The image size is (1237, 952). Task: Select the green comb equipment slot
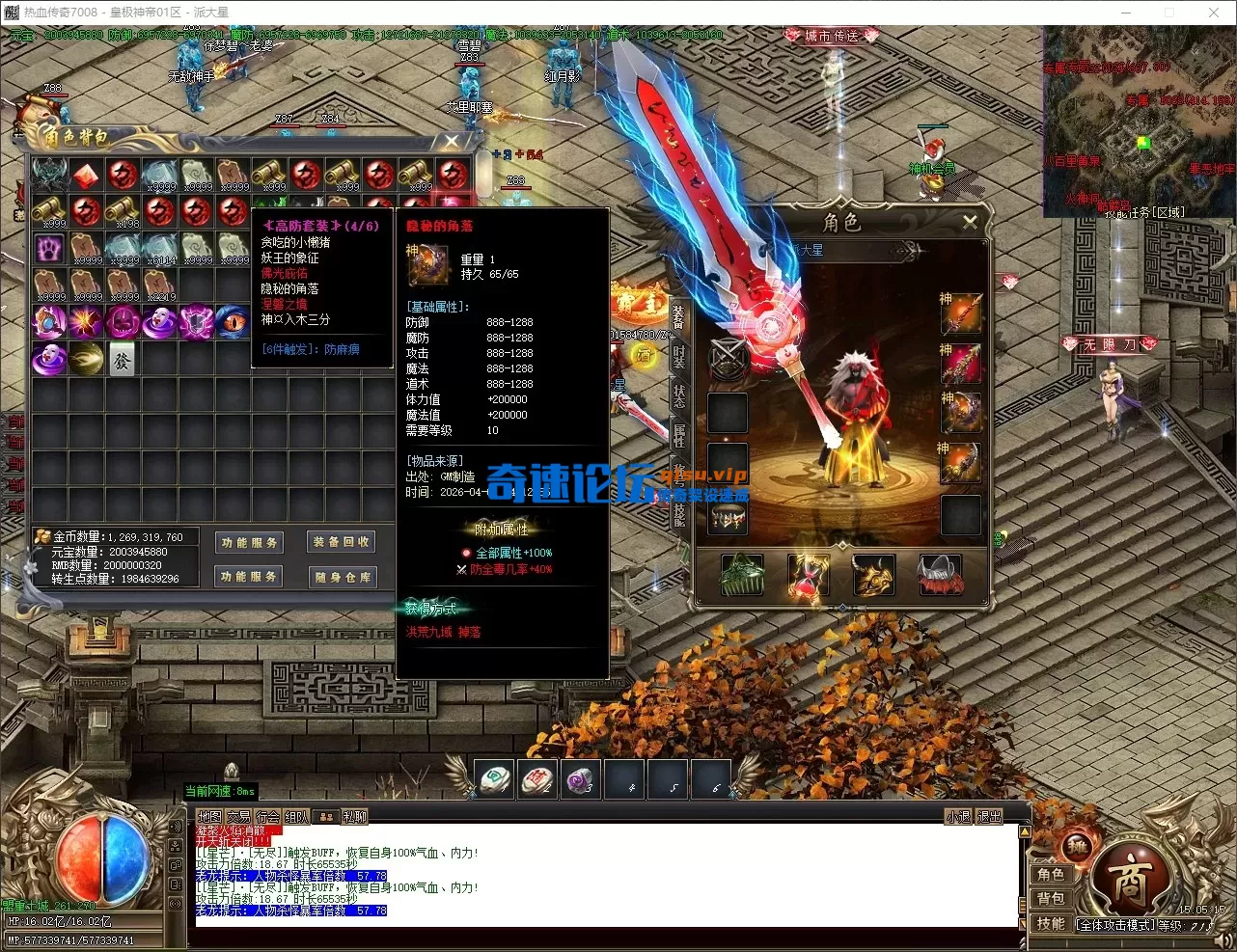click(x=742, y=576)
